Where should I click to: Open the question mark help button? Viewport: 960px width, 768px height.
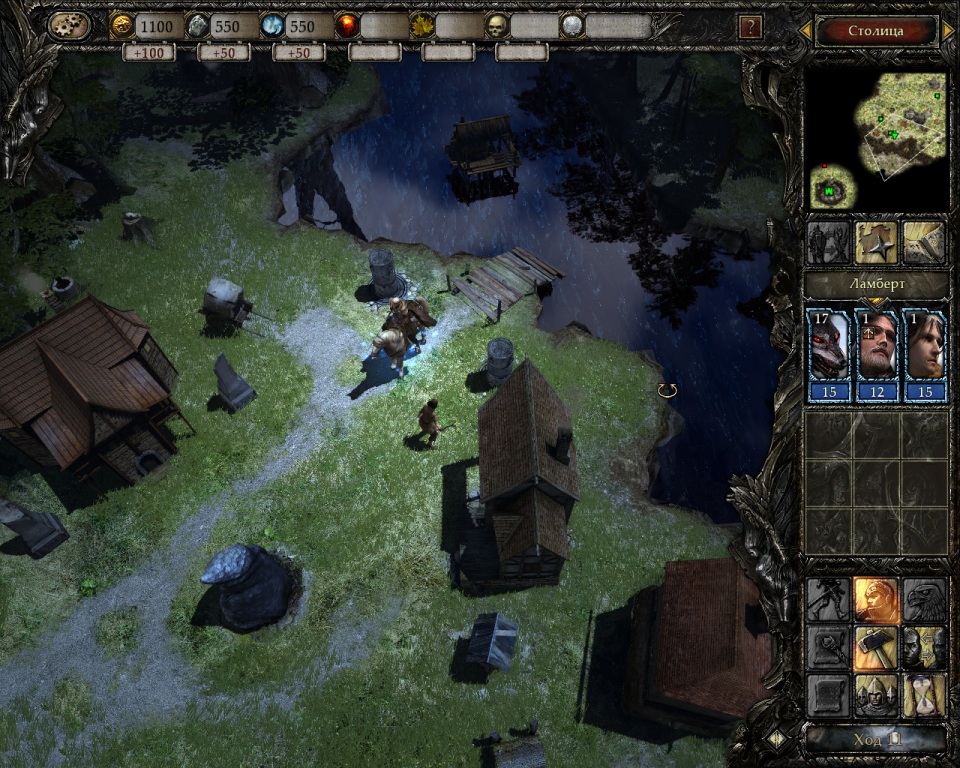(x=749, y=27)
